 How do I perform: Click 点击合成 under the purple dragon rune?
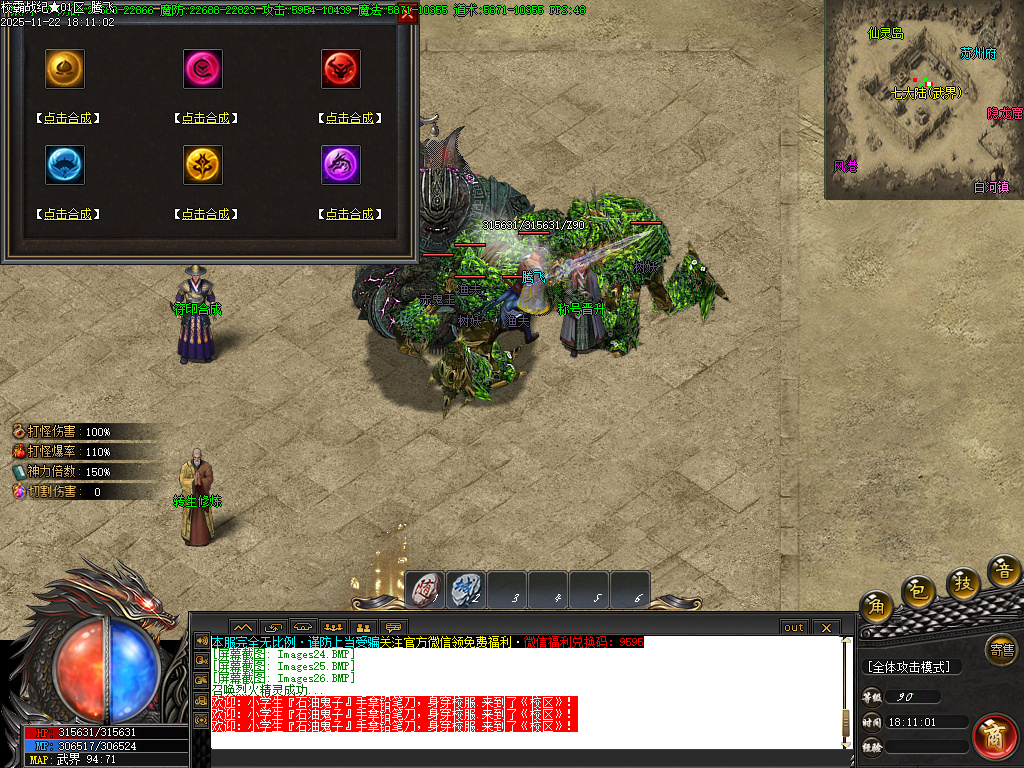[349, 214]
